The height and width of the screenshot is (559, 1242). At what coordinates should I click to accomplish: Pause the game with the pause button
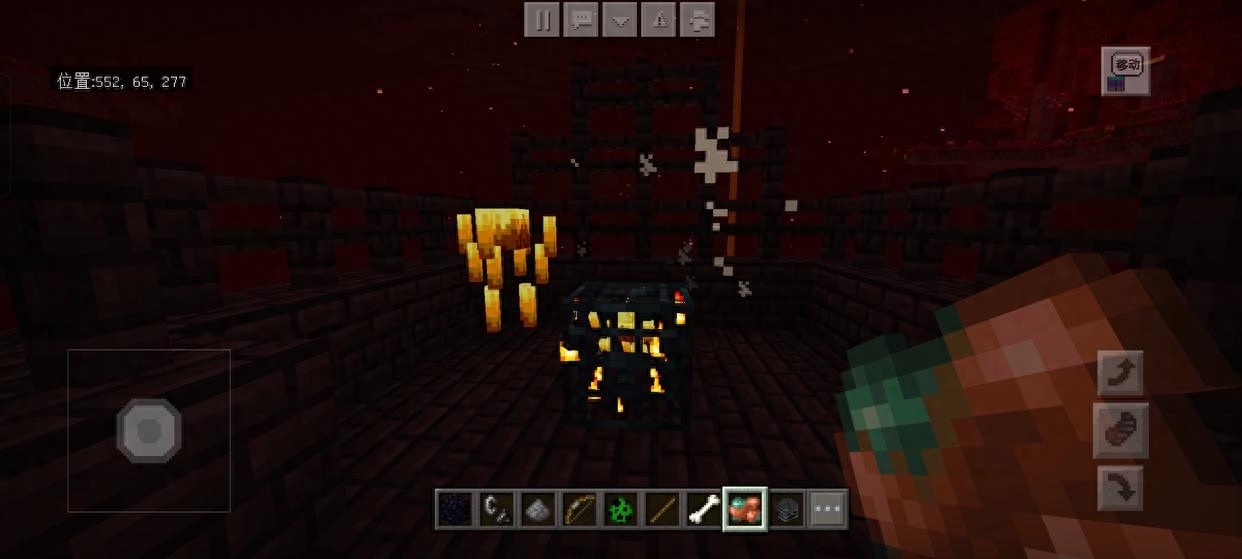point(542,20)
